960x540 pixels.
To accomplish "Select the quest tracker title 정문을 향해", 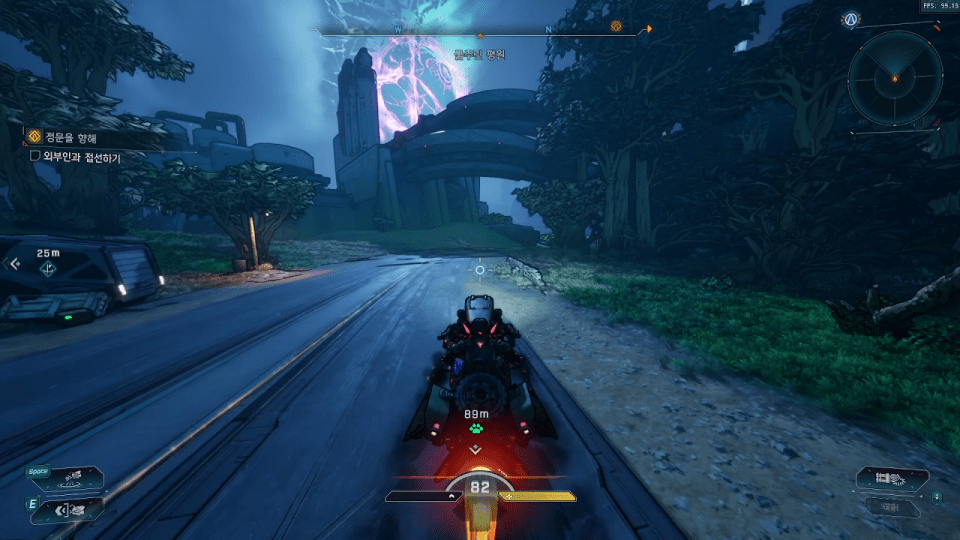I will [x=71, y=137].
